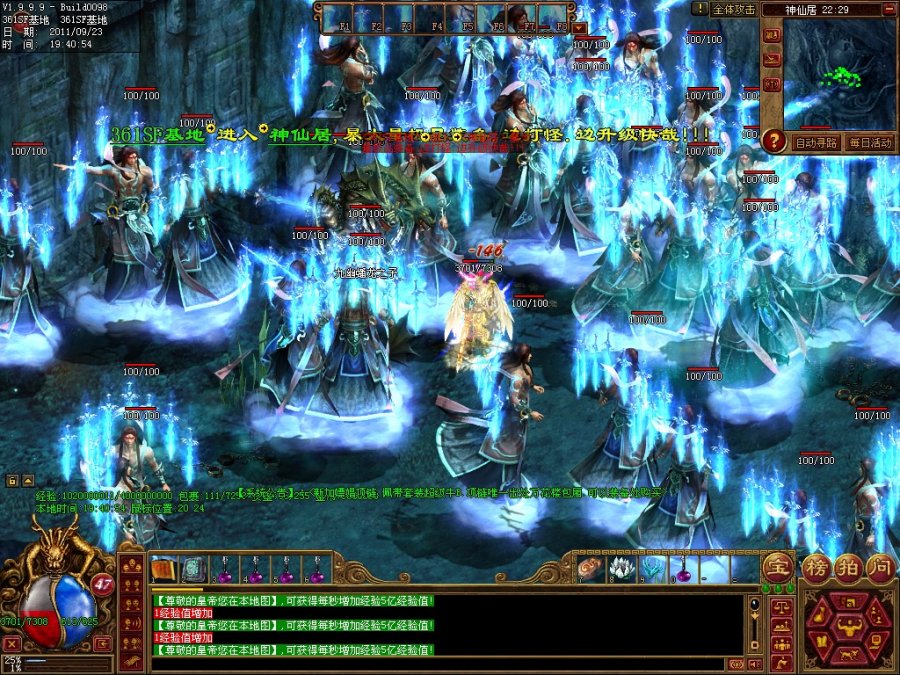This screenshot has height=675, width=900.
Task: Click the 全体攻击 attack mode button
Action: 733,9
